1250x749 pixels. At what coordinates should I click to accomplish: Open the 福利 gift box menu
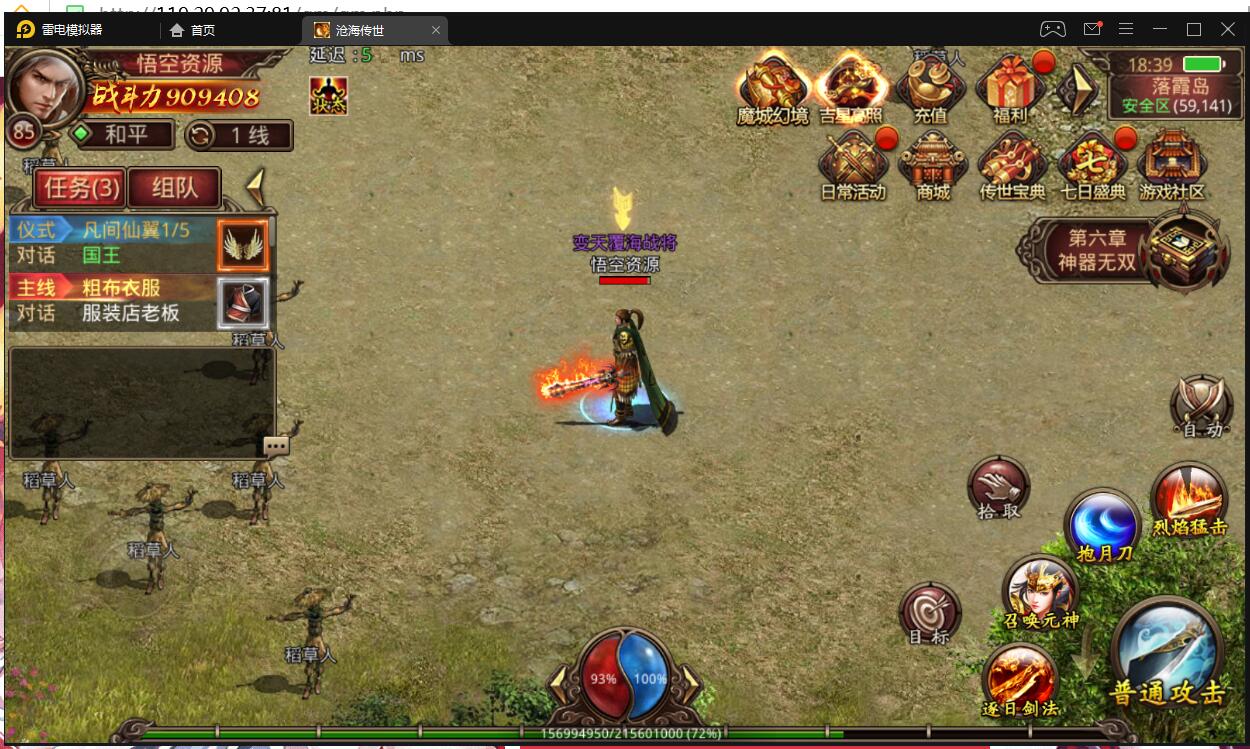pyautogui.click(x=1010, y=86)
